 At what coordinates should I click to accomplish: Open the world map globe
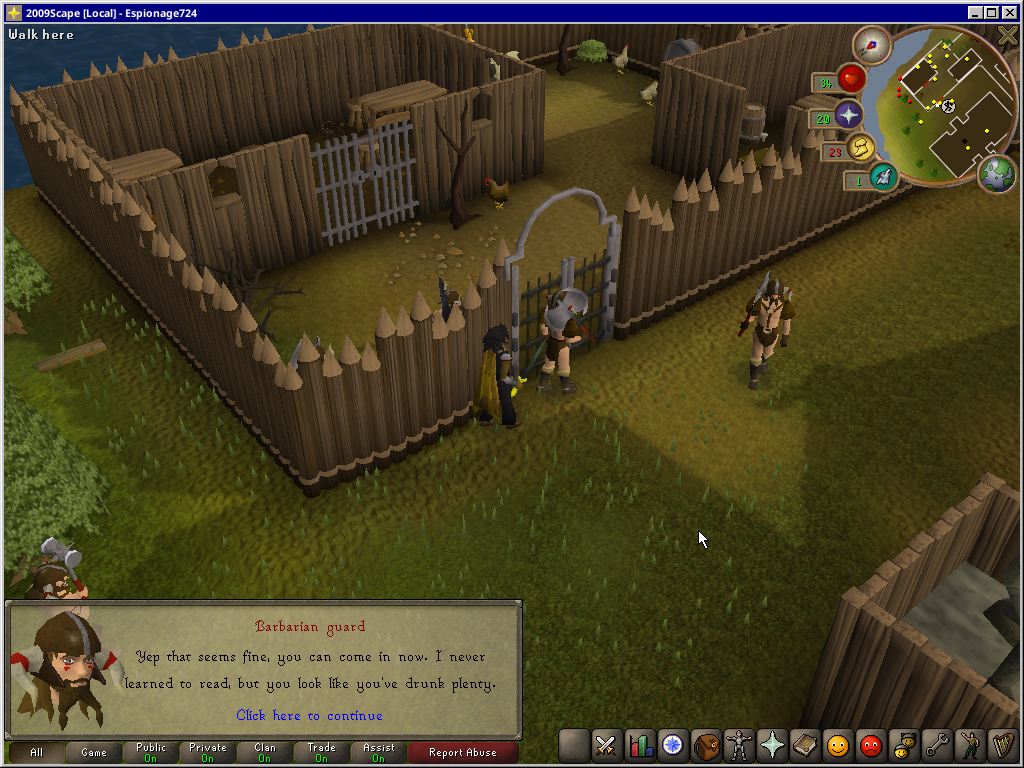pyautogui.click(x=996, y=171)
